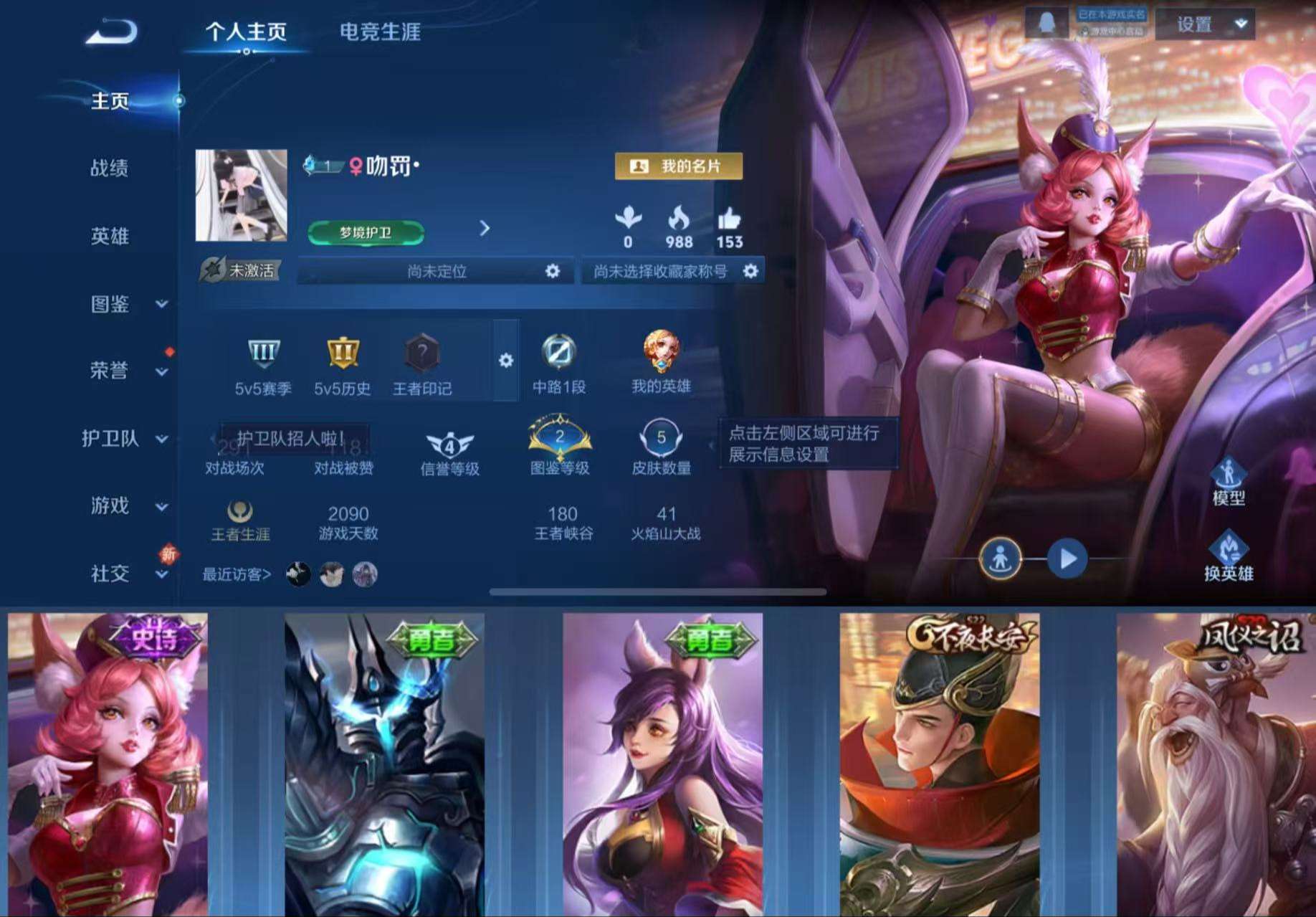Open the 我的英雄 hero icon
1316x917 pixels.
[661, 351]
